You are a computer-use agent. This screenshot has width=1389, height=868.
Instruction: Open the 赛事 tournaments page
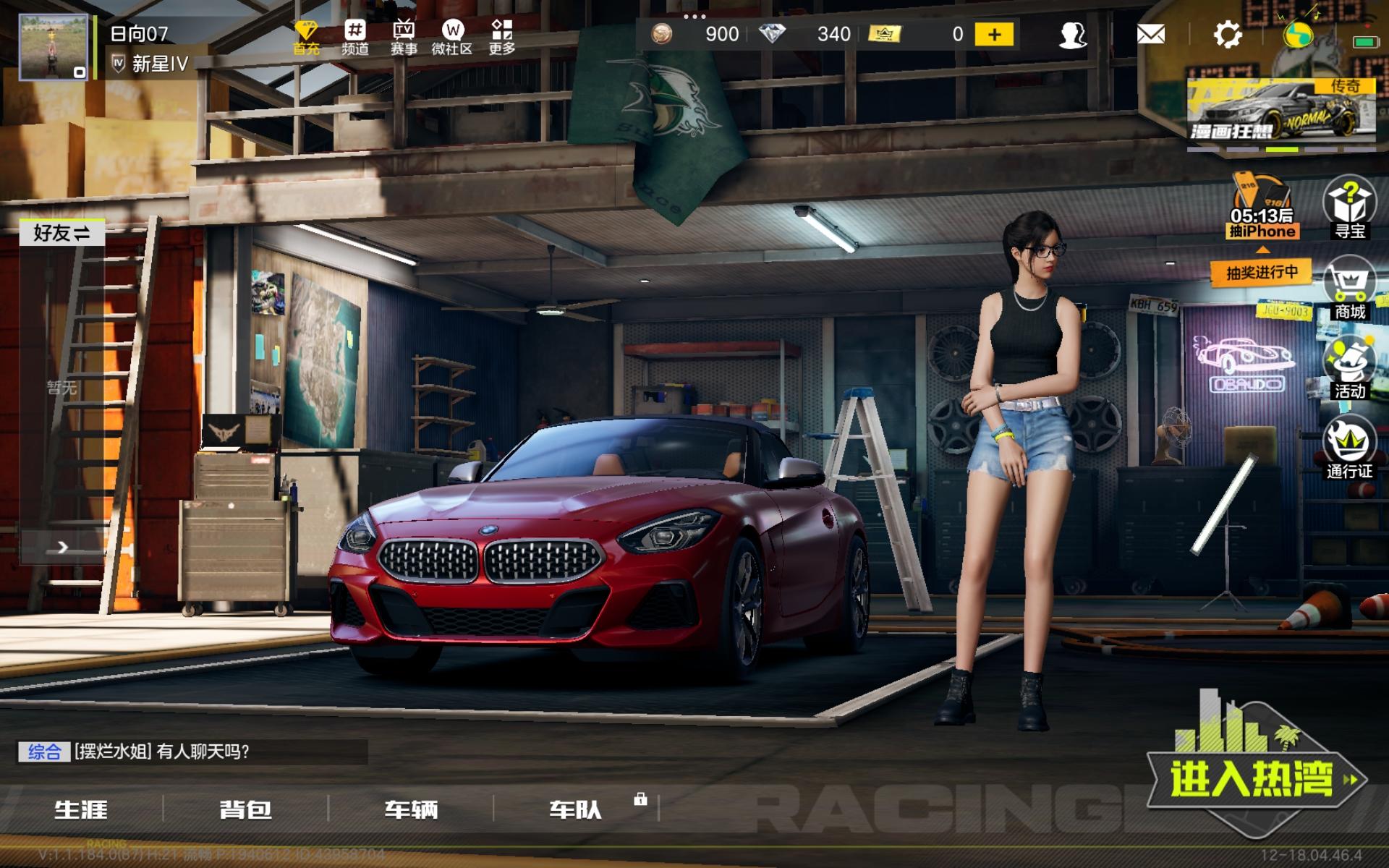tap(404, 37)
